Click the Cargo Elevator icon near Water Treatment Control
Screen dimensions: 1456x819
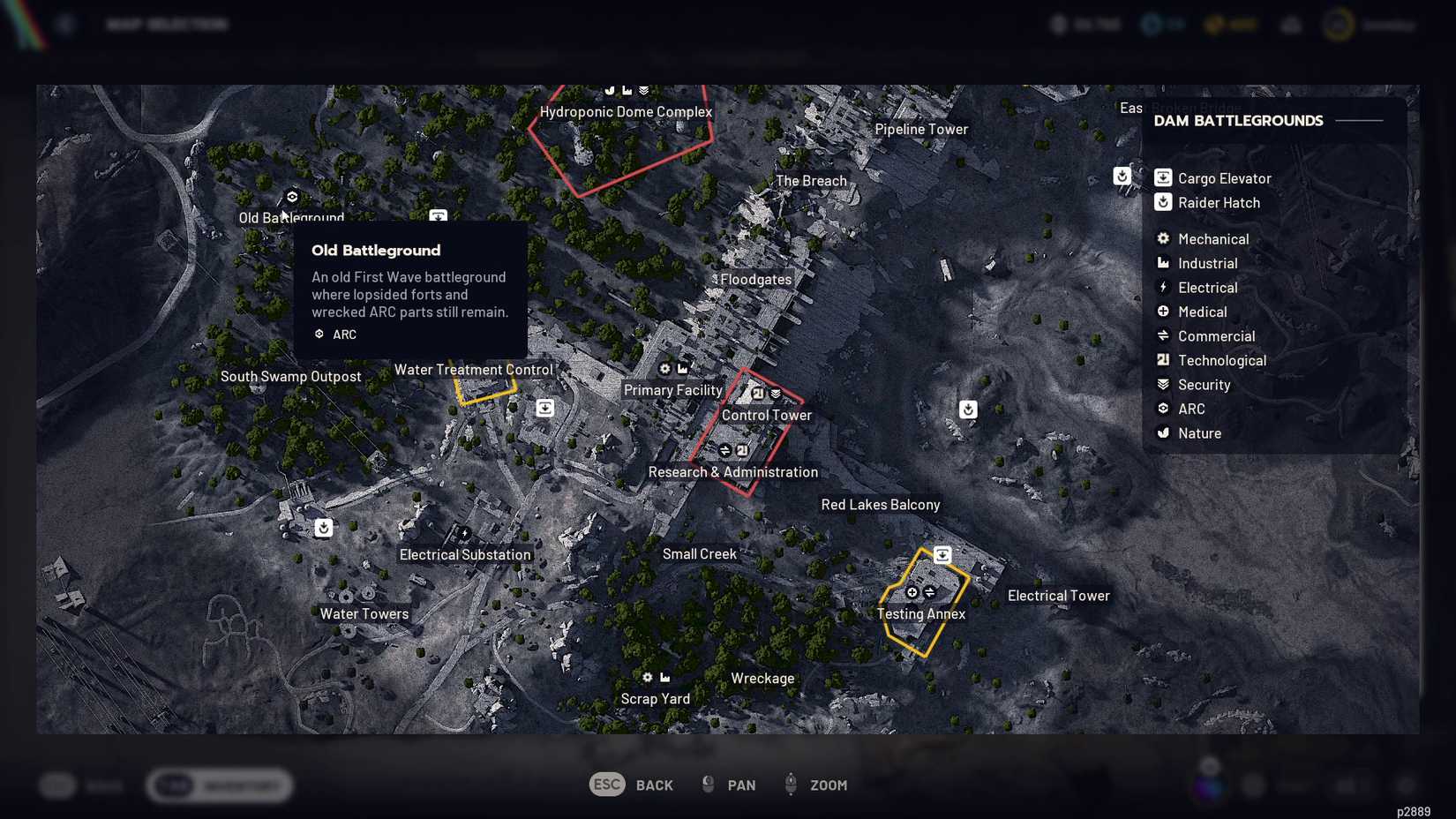(x=544, y=408)
